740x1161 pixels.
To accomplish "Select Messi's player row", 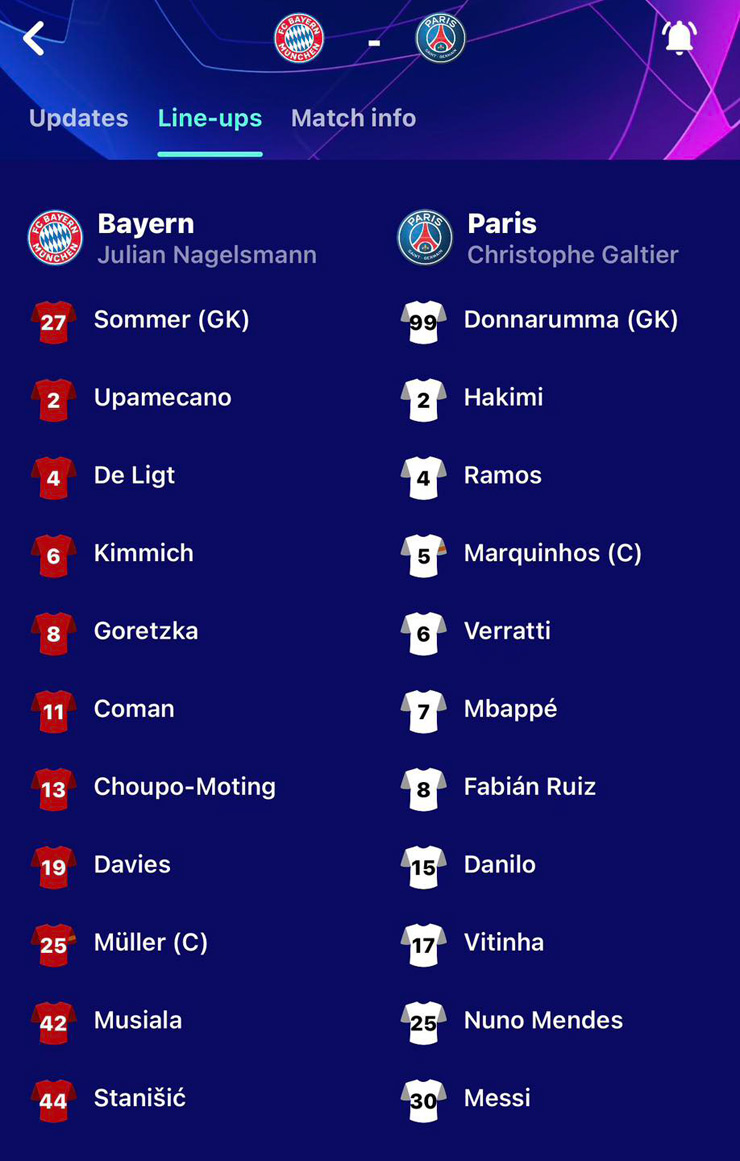I will pyautogui.click(x=497, y=1099).
